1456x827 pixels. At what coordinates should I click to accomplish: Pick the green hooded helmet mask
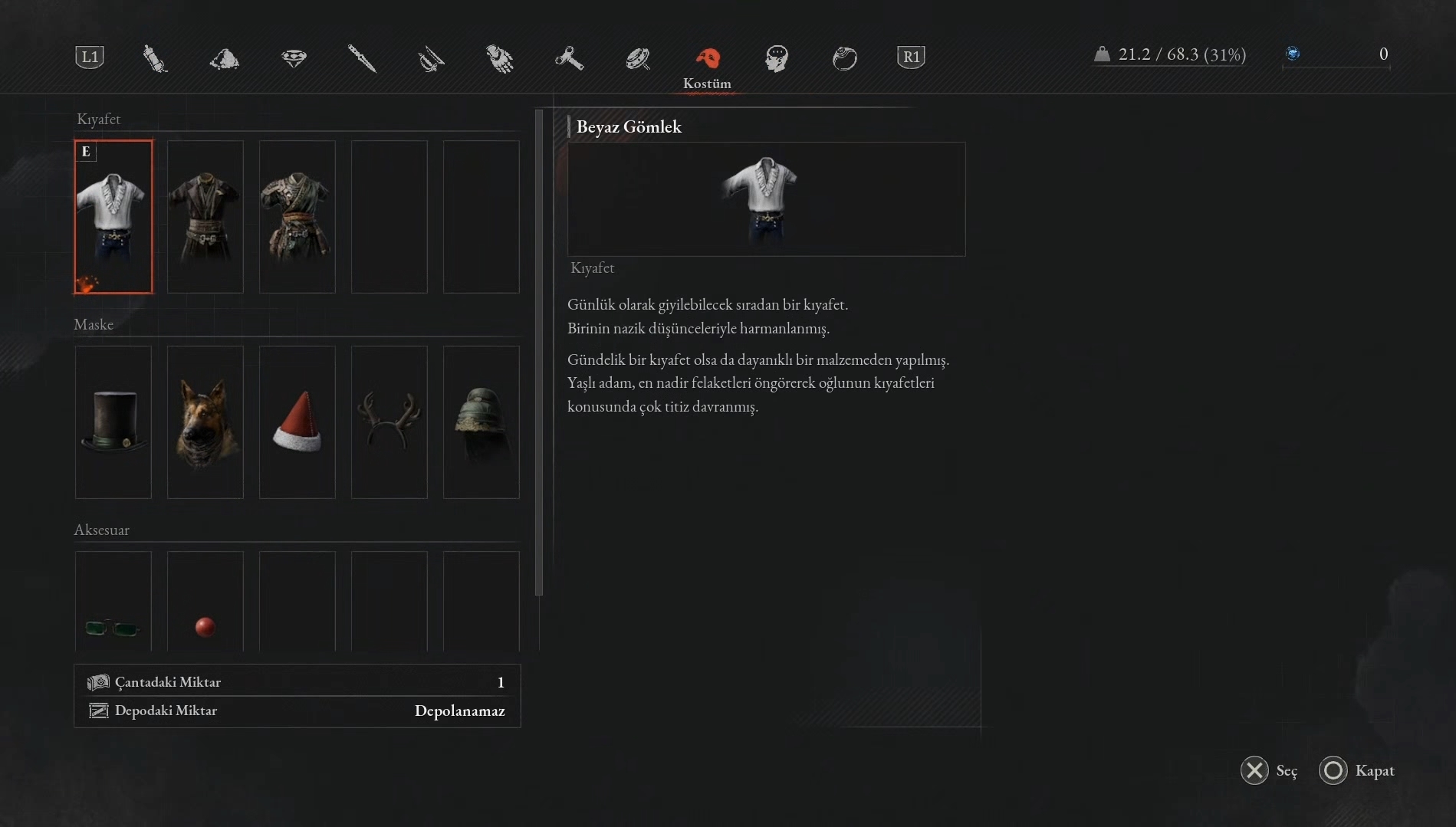(481, 422)
